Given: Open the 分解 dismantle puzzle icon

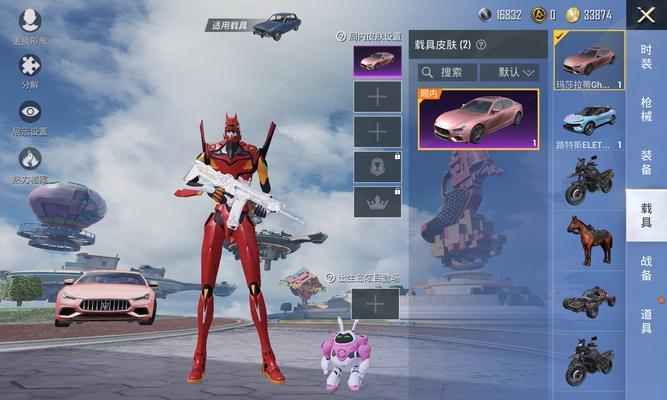Looking at the screenshot, I should point(30,66).
